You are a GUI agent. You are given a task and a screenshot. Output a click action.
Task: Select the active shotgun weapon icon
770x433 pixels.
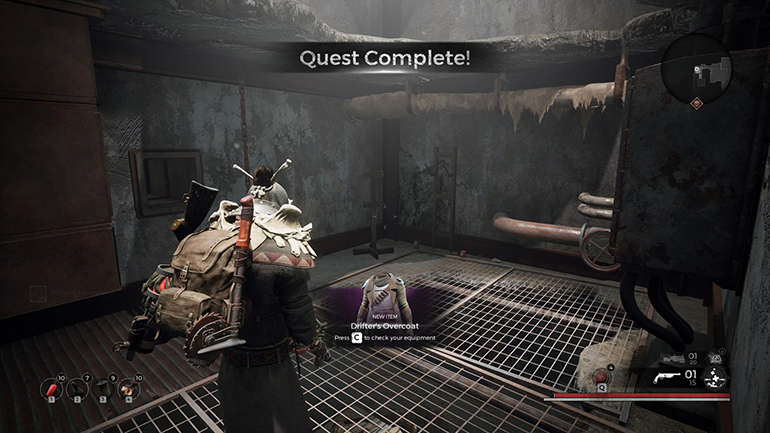click(667, 378)
